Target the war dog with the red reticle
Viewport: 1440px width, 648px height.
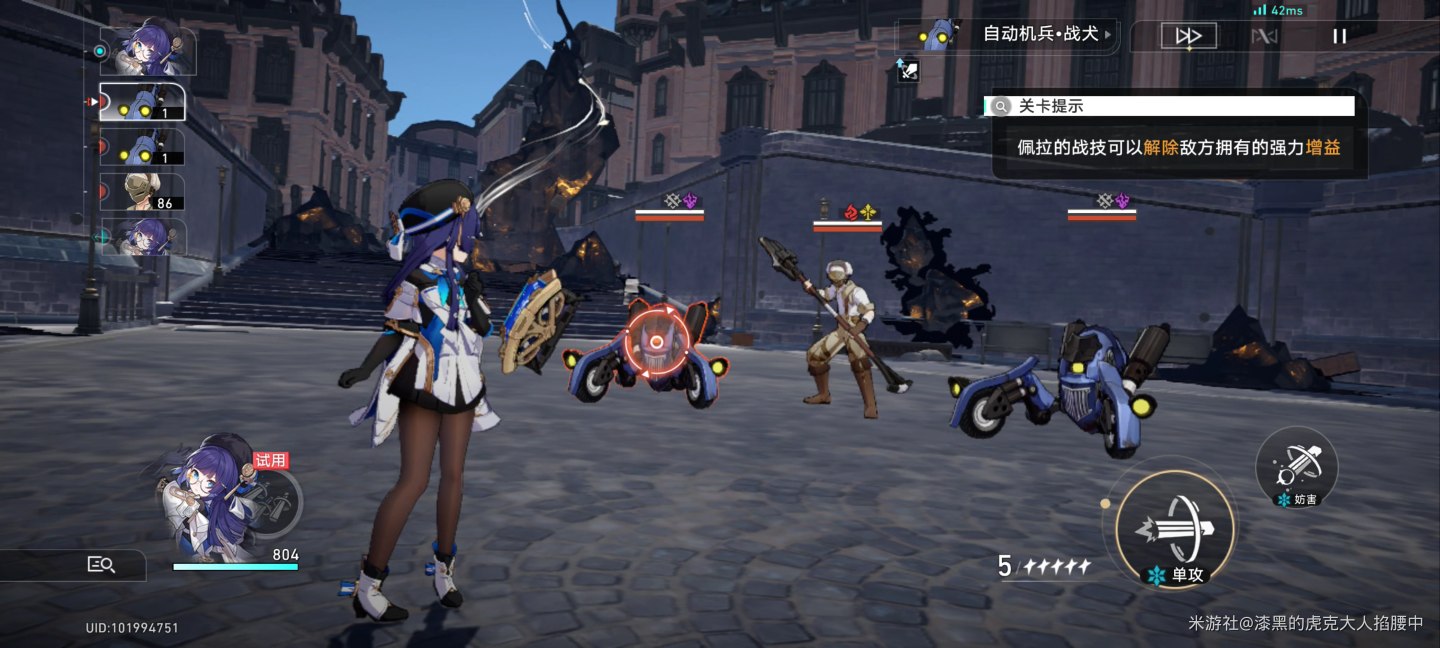[x=656, y=343]
